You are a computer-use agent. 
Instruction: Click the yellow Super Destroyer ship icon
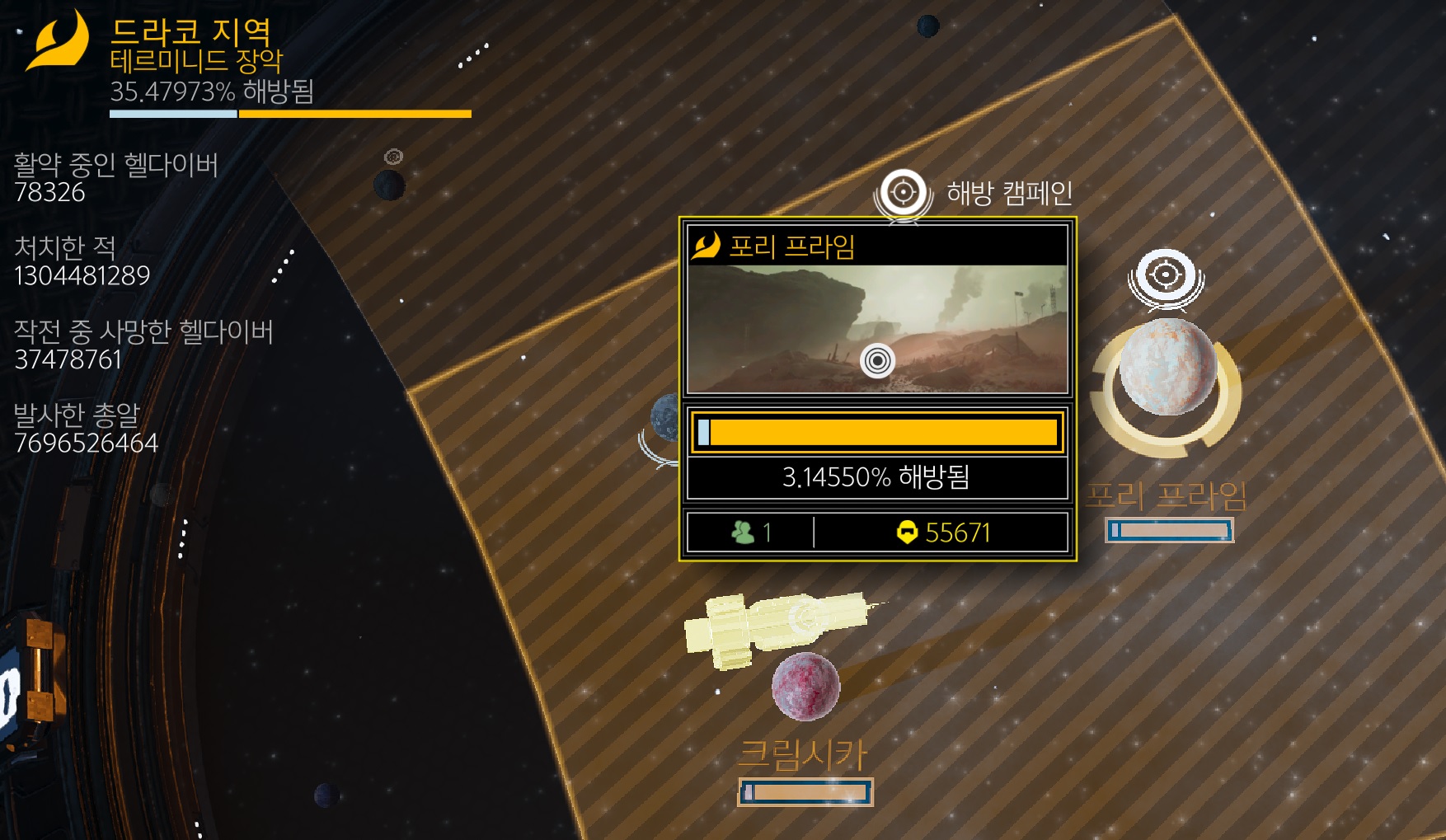tap(775, 626)
